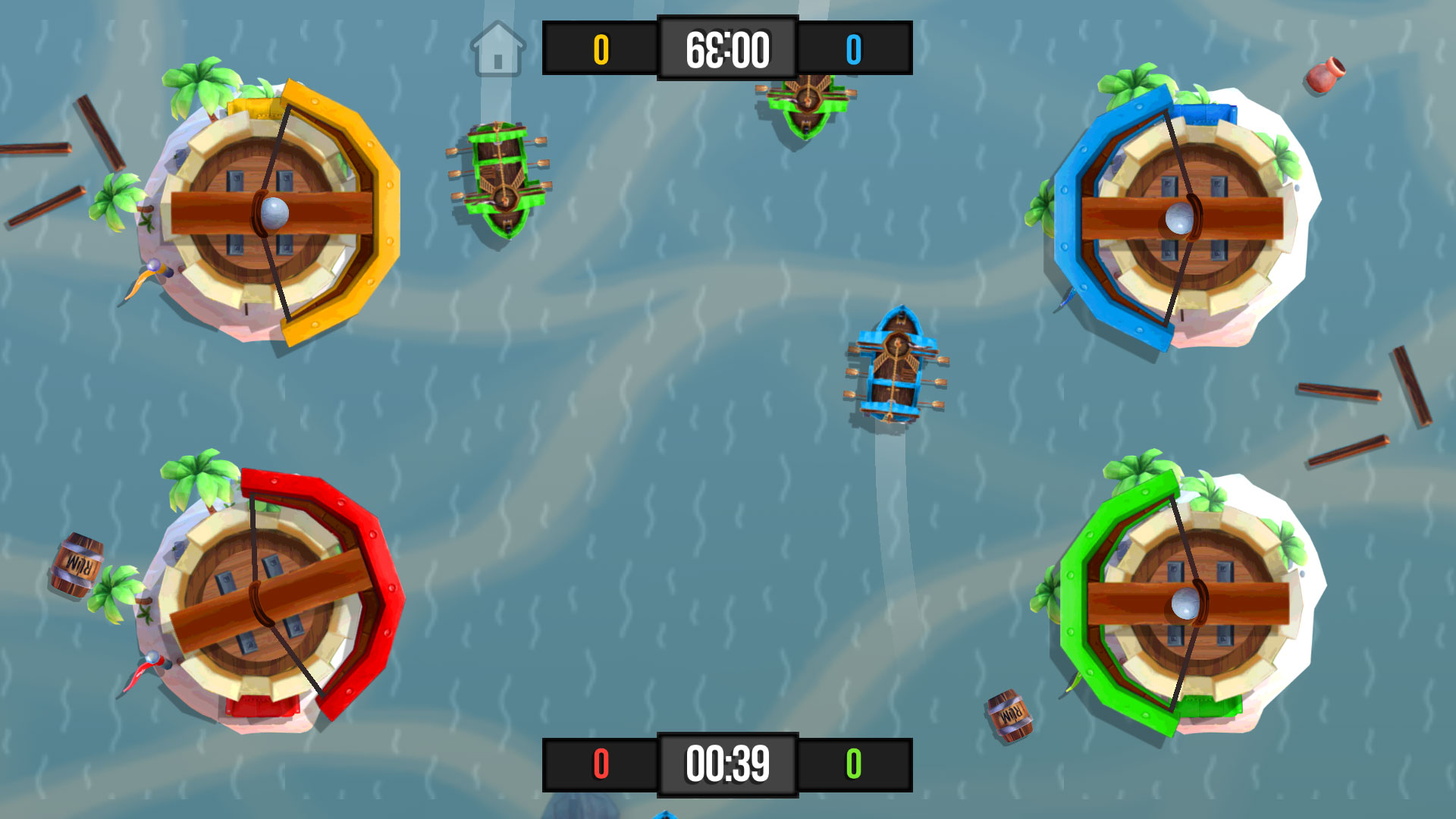Click the RUM barrel near the red island
This screenshot has height=819, width=1456.
pyautogui.click(x=78, y=563)
